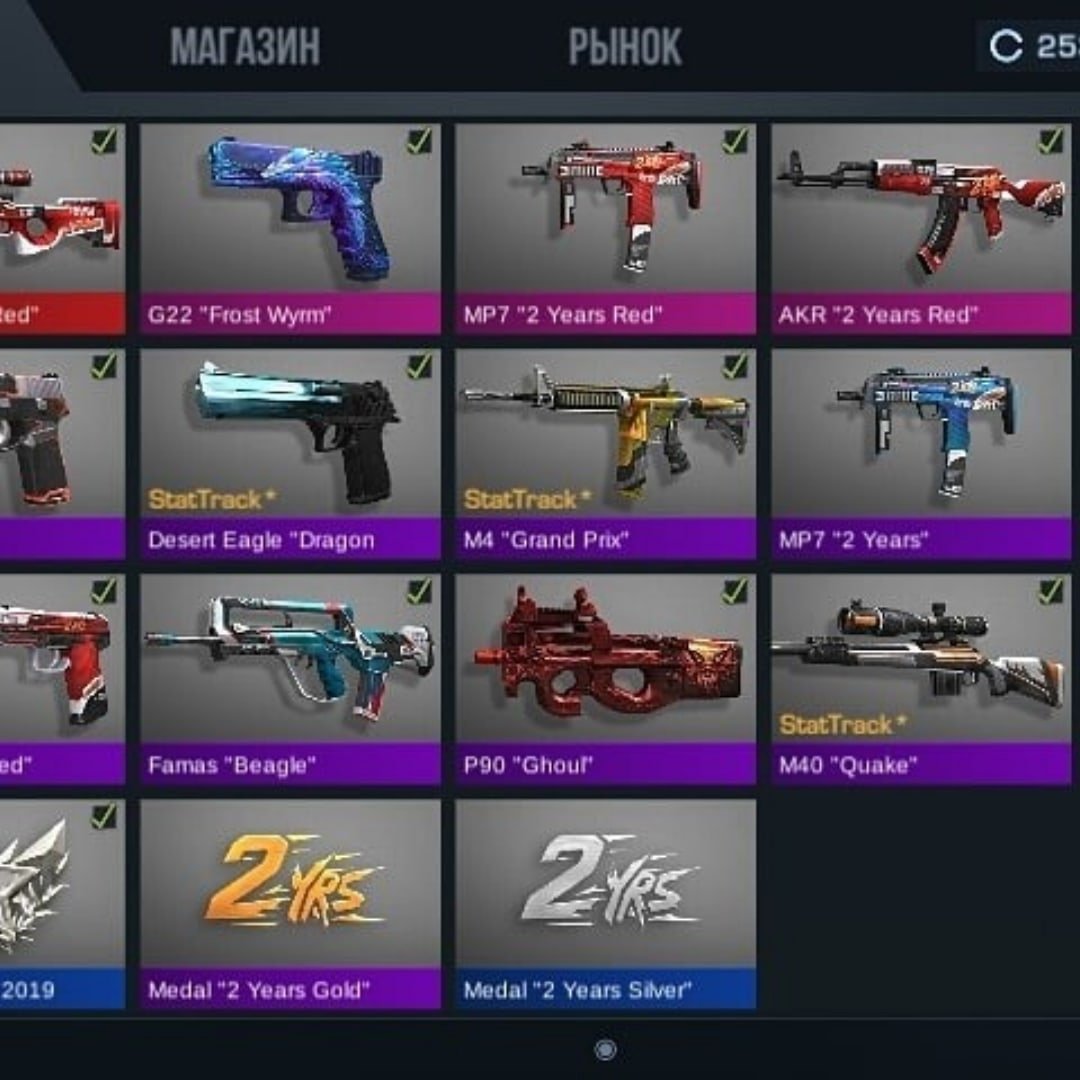
Task: Select the AKR "2 Years Red" rifle
Action: 921,228
